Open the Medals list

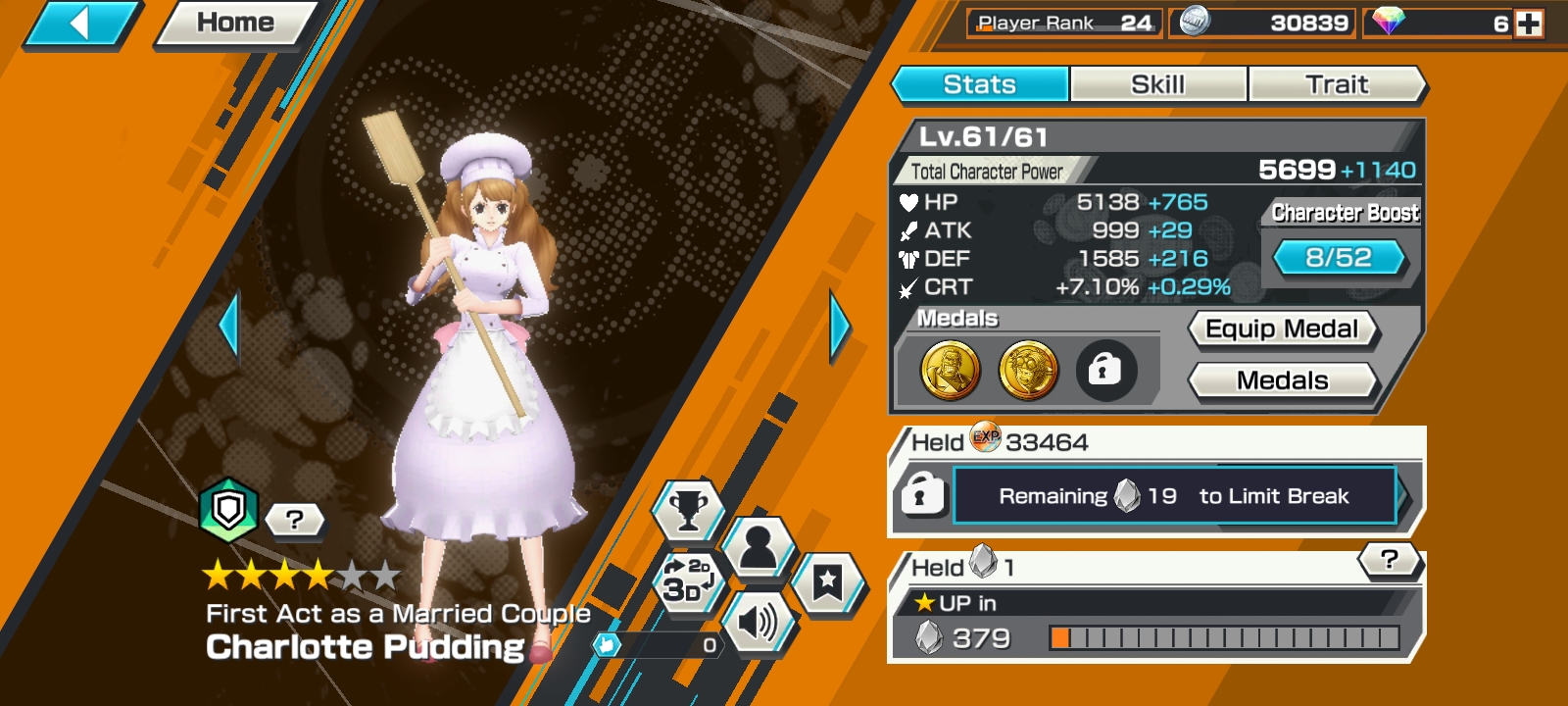click(1282, 380)
